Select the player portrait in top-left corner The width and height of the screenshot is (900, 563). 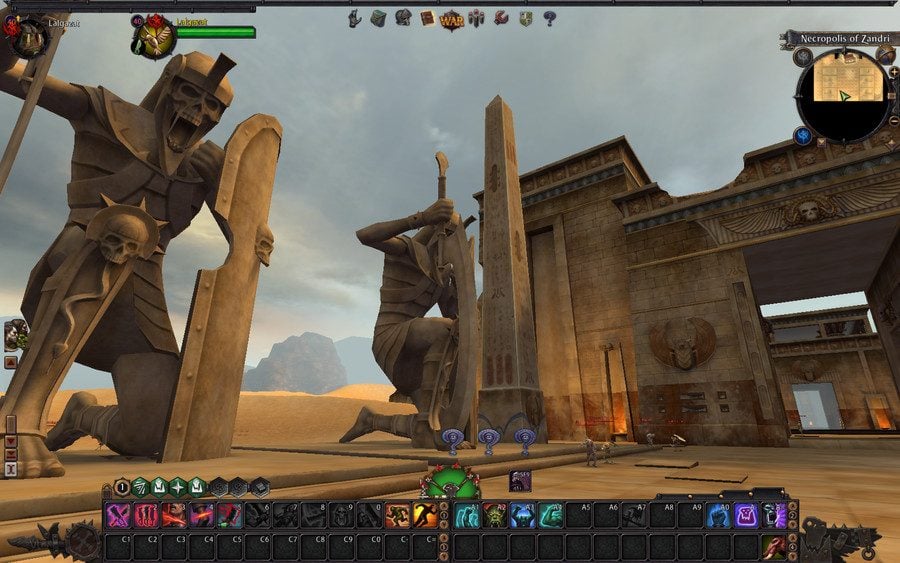[x=28, y=36]
